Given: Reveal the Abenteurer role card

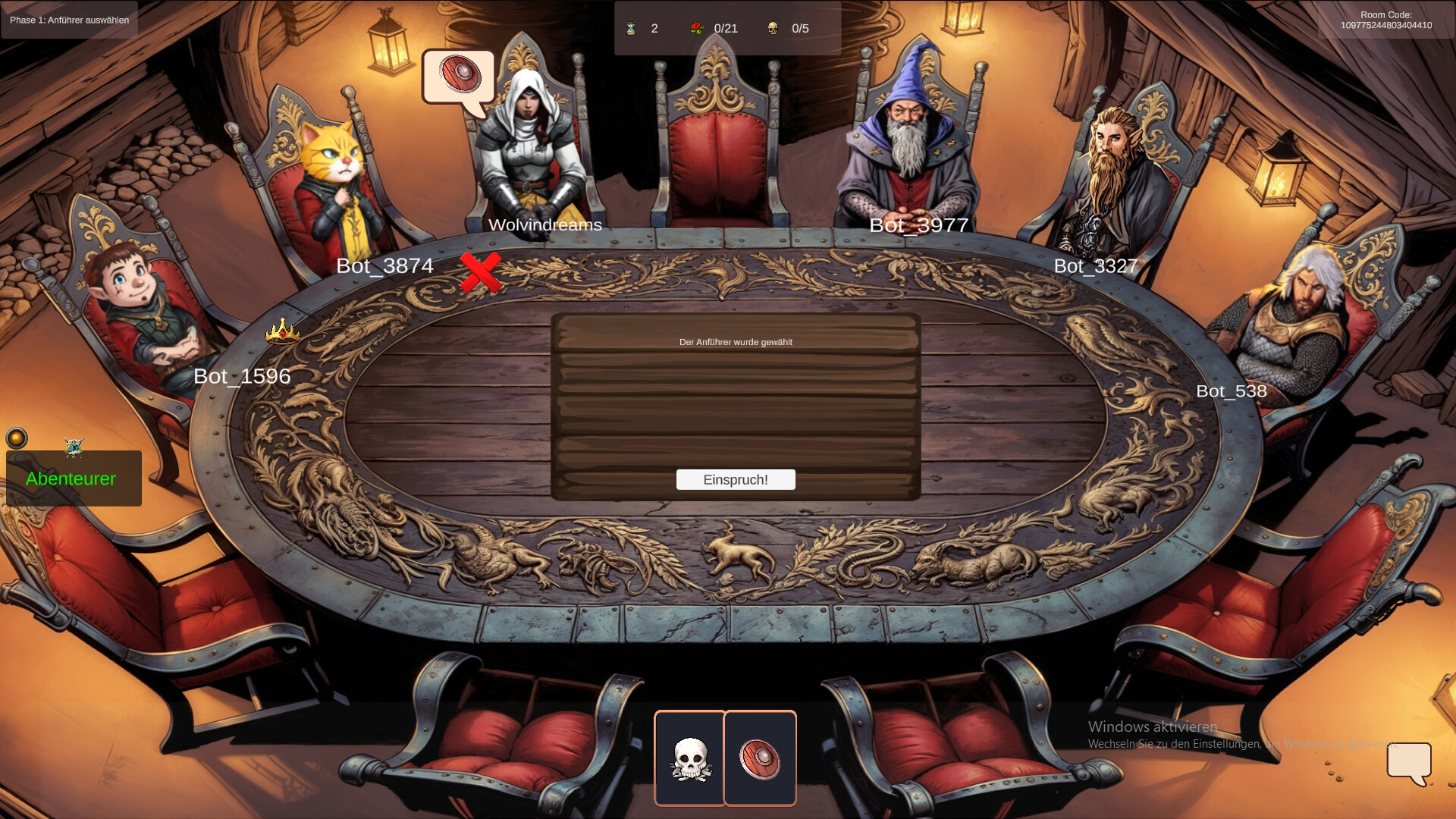Looking at the screenshot, I should [72, 479].
